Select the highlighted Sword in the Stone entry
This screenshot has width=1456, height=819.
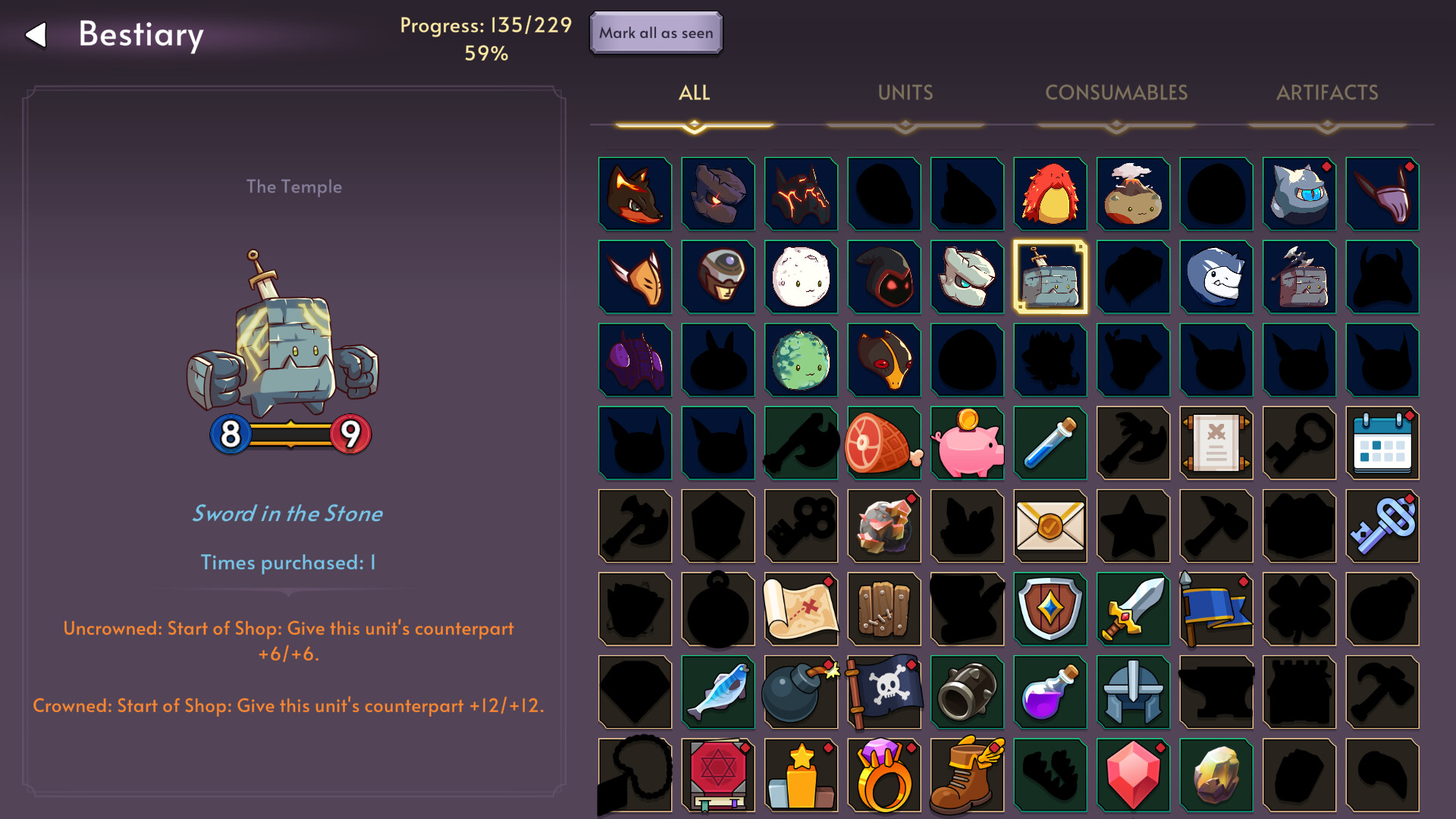pos(1050,277)
